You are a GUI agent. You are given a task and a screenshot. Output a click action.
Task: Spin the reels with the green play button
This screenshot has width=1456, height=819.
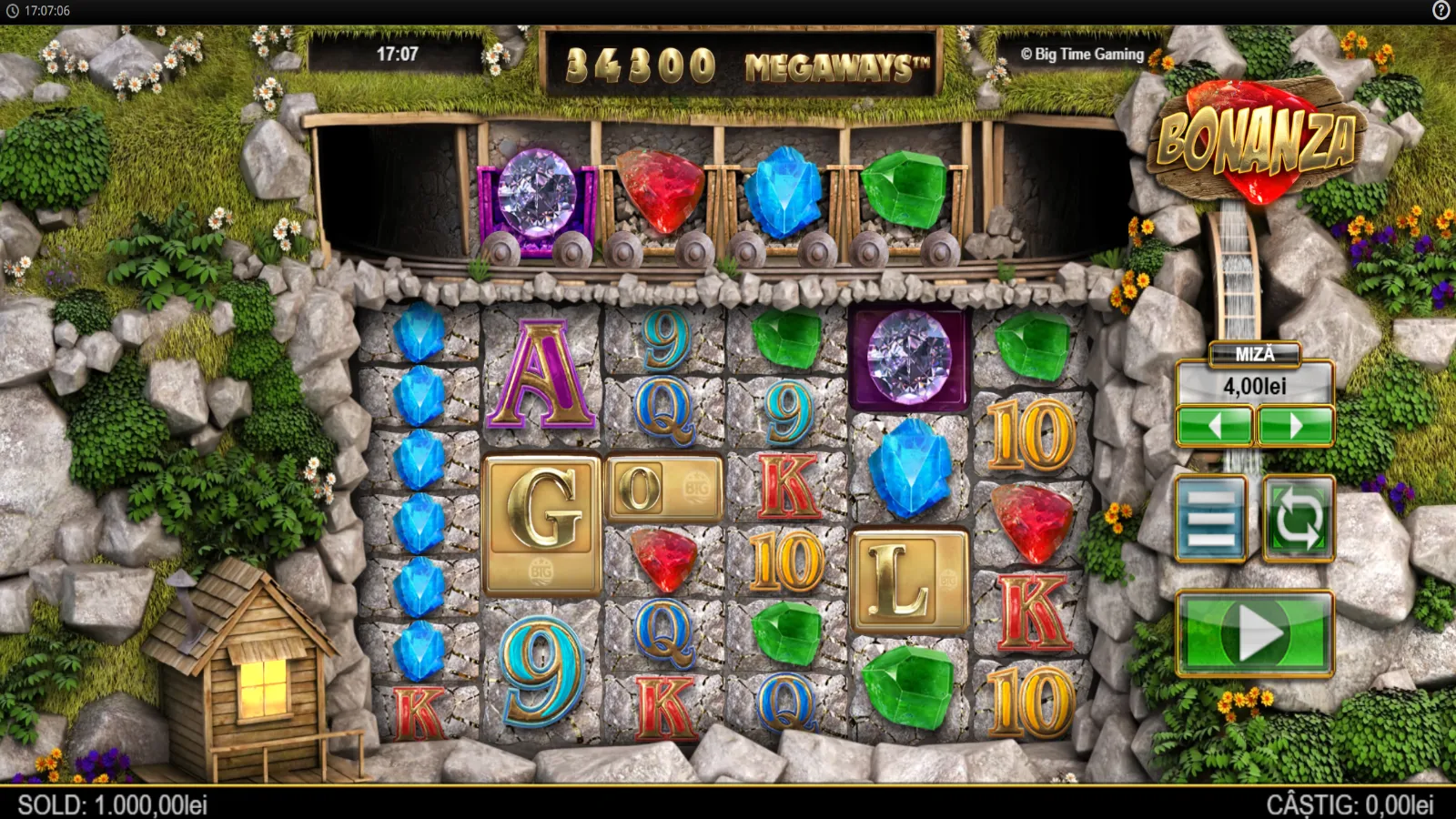click(1255, 632)
